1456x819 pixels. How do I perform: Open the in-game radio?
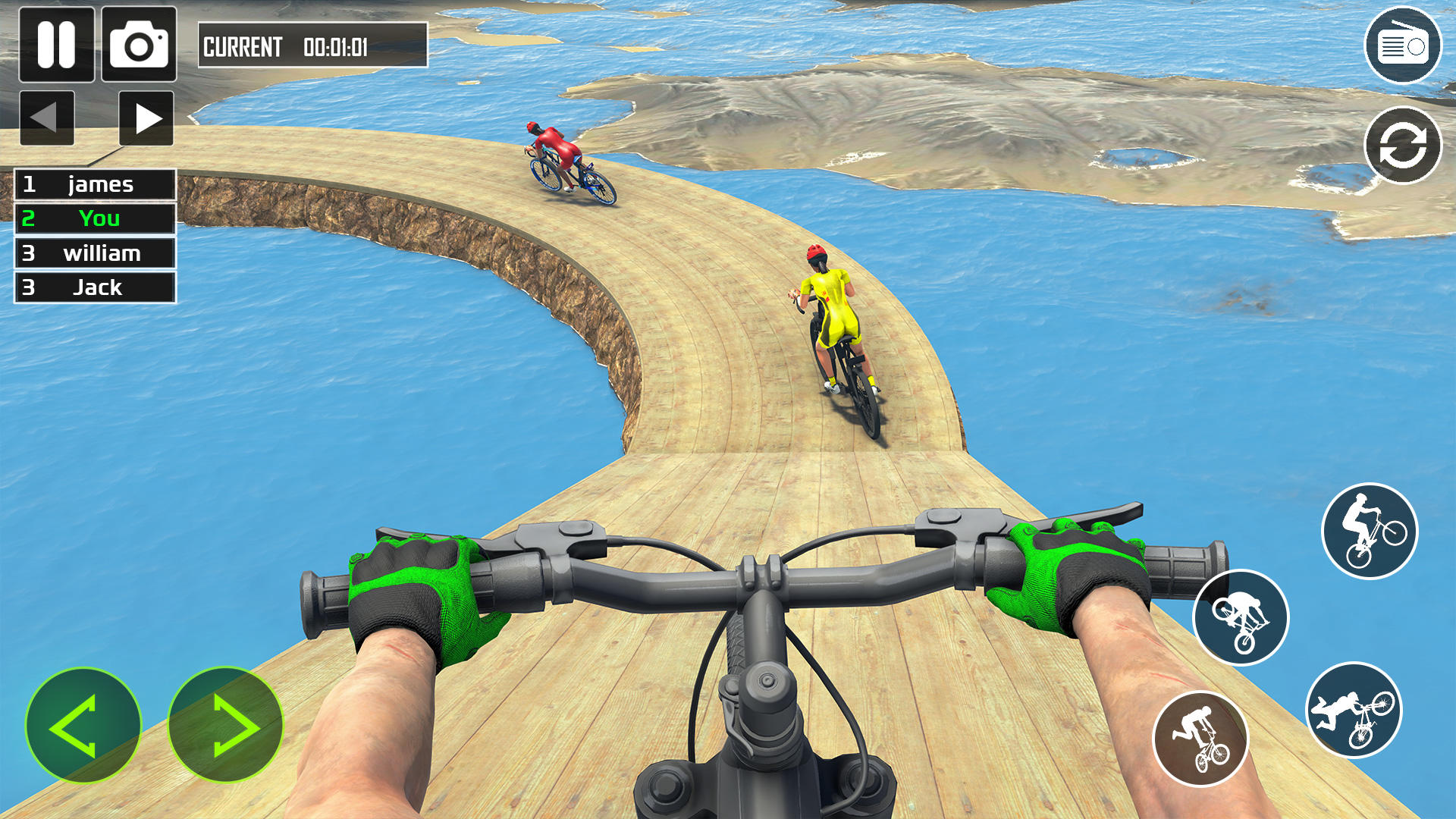tap(1404, 45)
